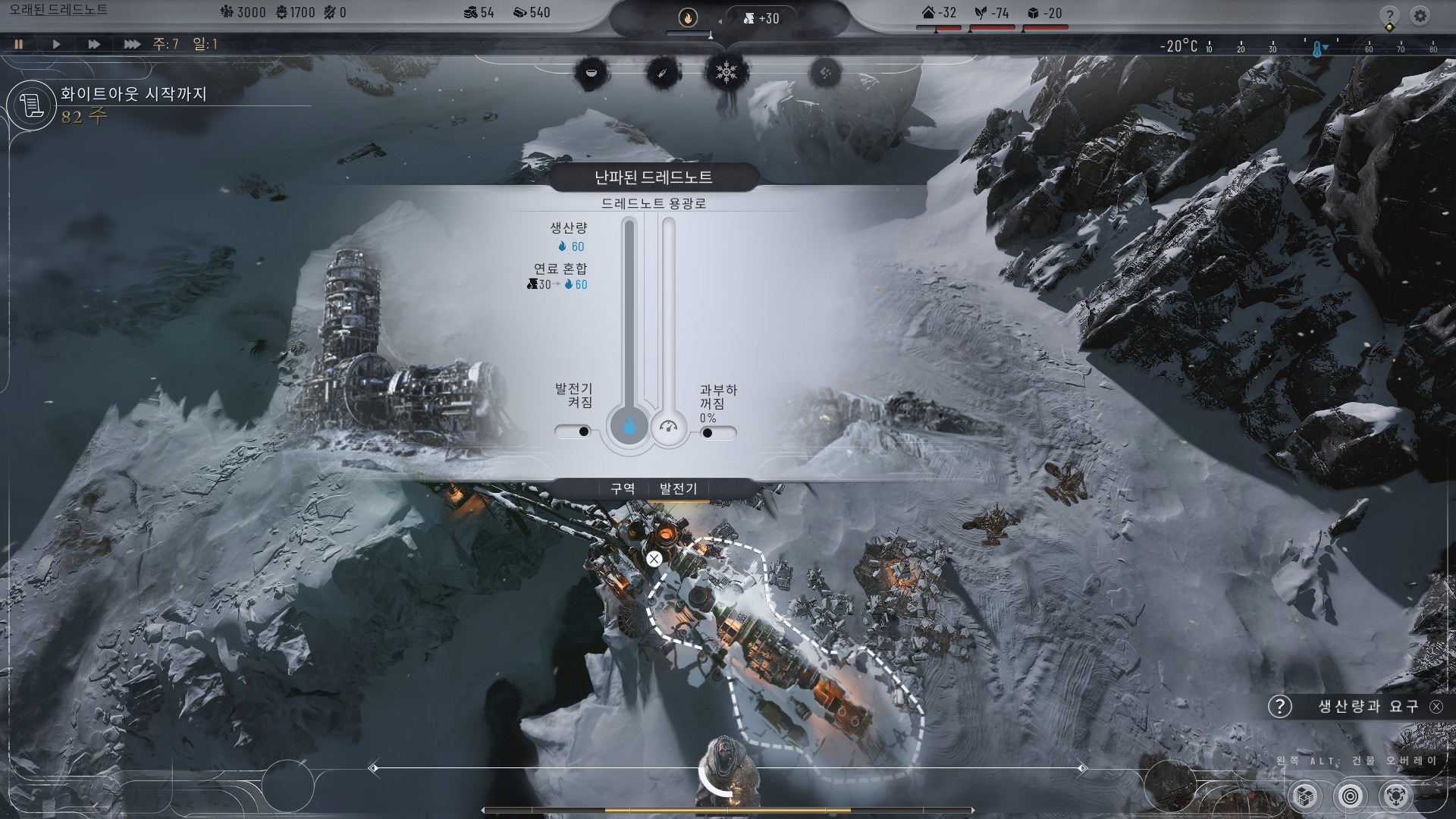Open the quest scroll objective tracker
Viewport: 1456px width, 819px height.
[x=31, y=105]
